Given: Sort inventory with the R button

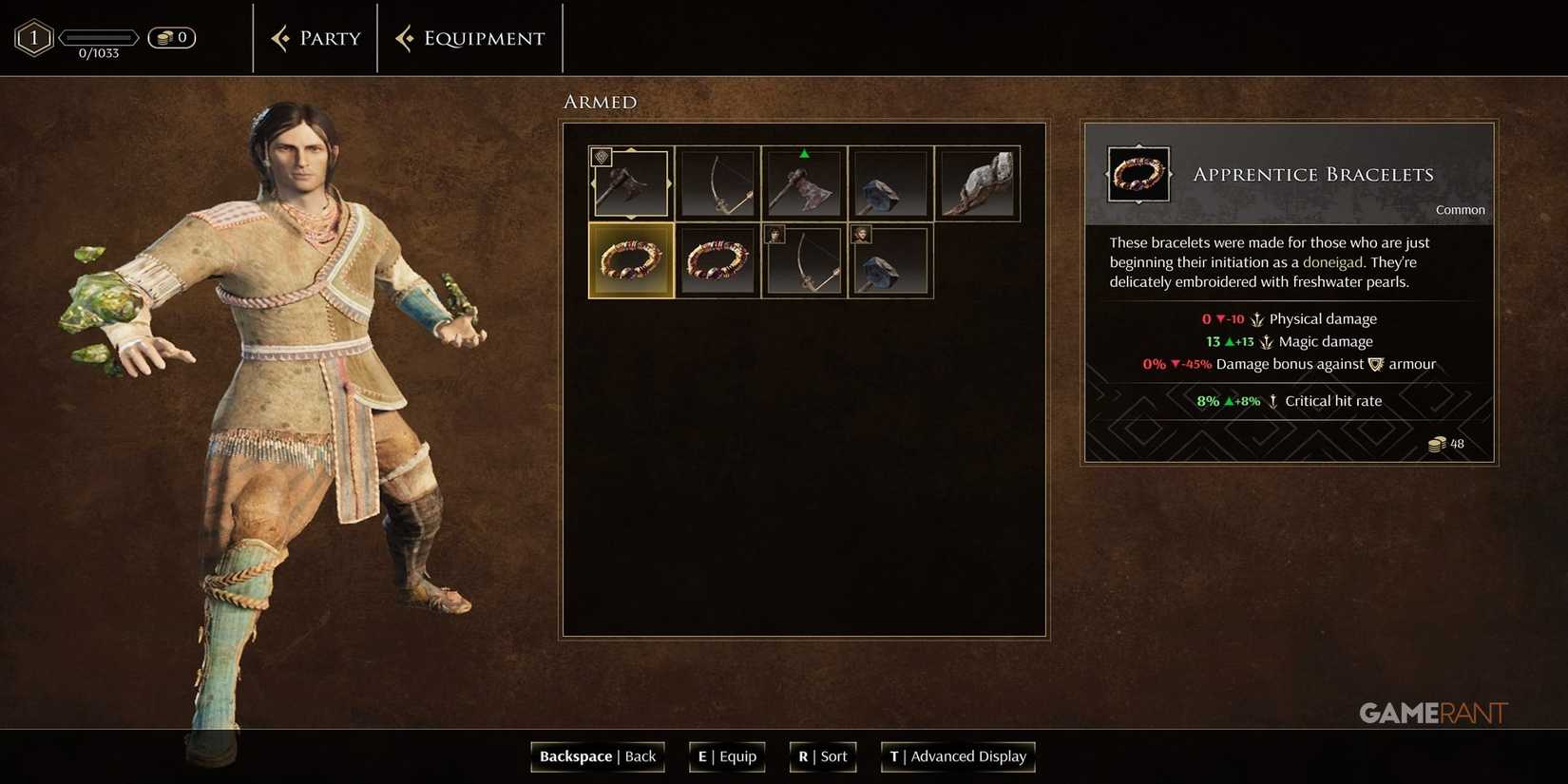Looking at the screenshot, I should pyautogui.click(x=821, y=756).
